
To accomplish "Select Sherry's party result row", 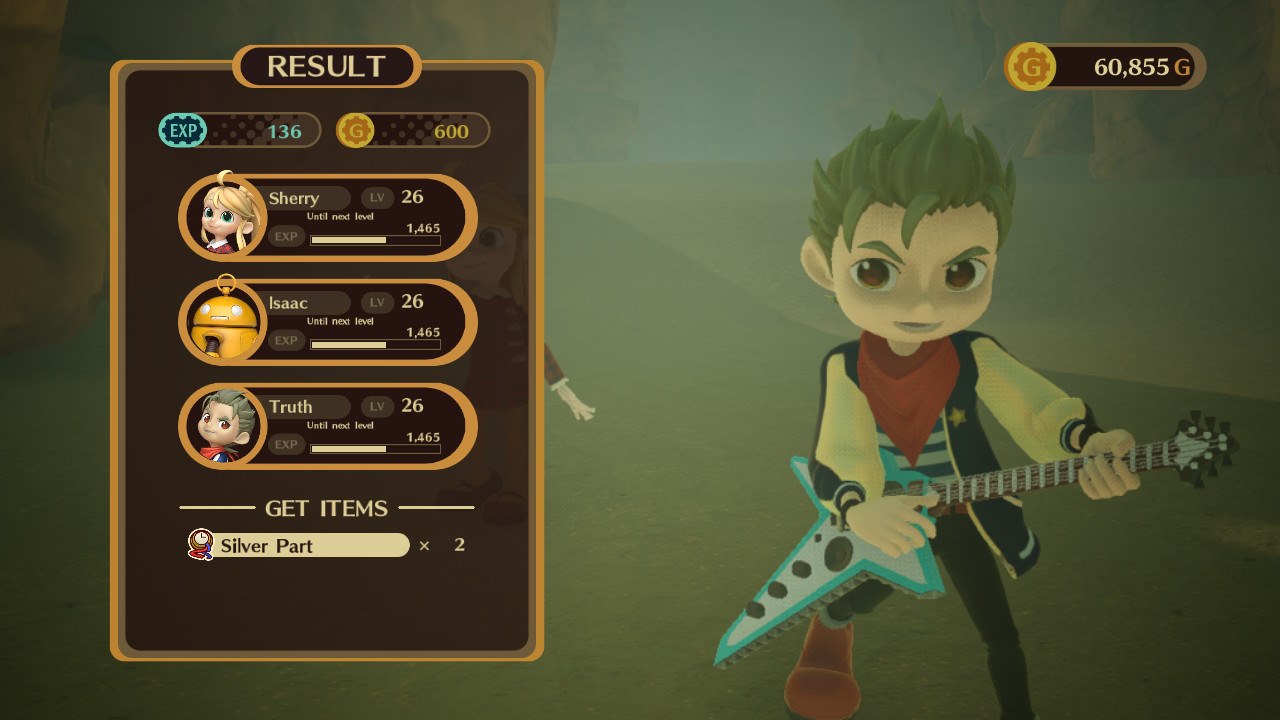I will click(x=328, y=218).
